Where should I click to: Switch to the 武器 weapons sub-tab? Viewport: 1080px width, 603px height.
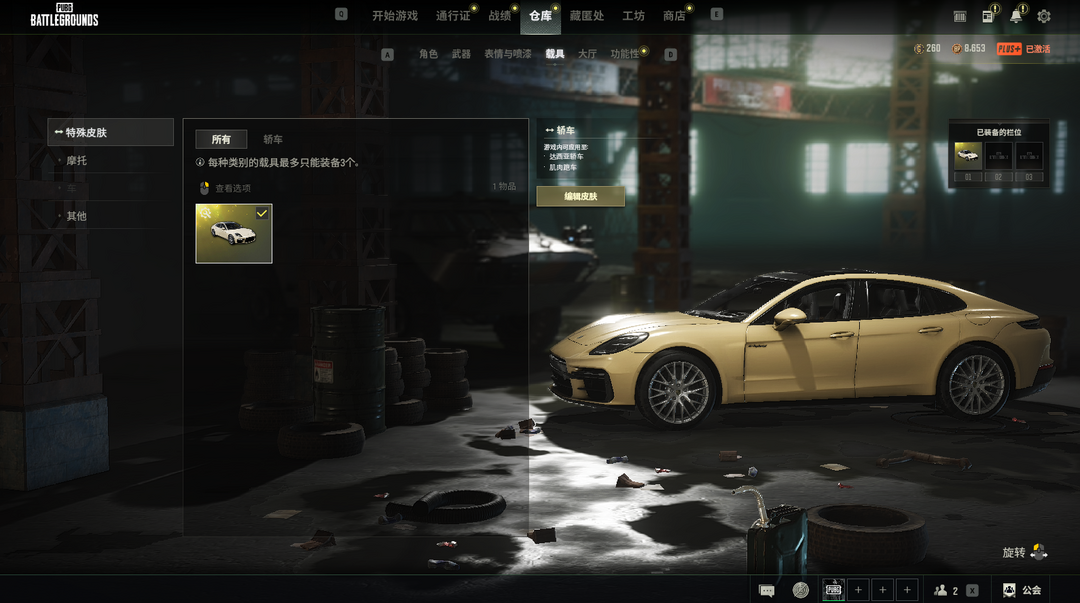[460, 54]
